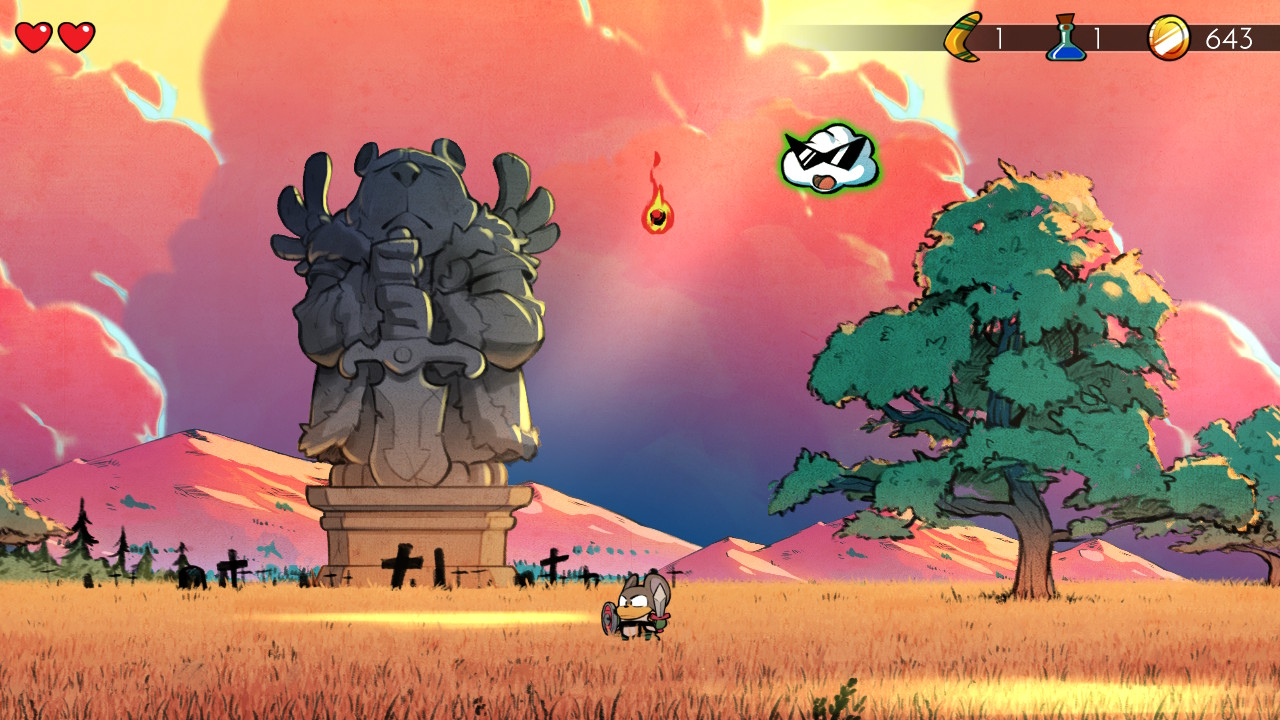The width and height of the screenshot is (1280, 720).
Task: Select the boomerang item icon
Action: pyautogui.click(x=964, y=38)
